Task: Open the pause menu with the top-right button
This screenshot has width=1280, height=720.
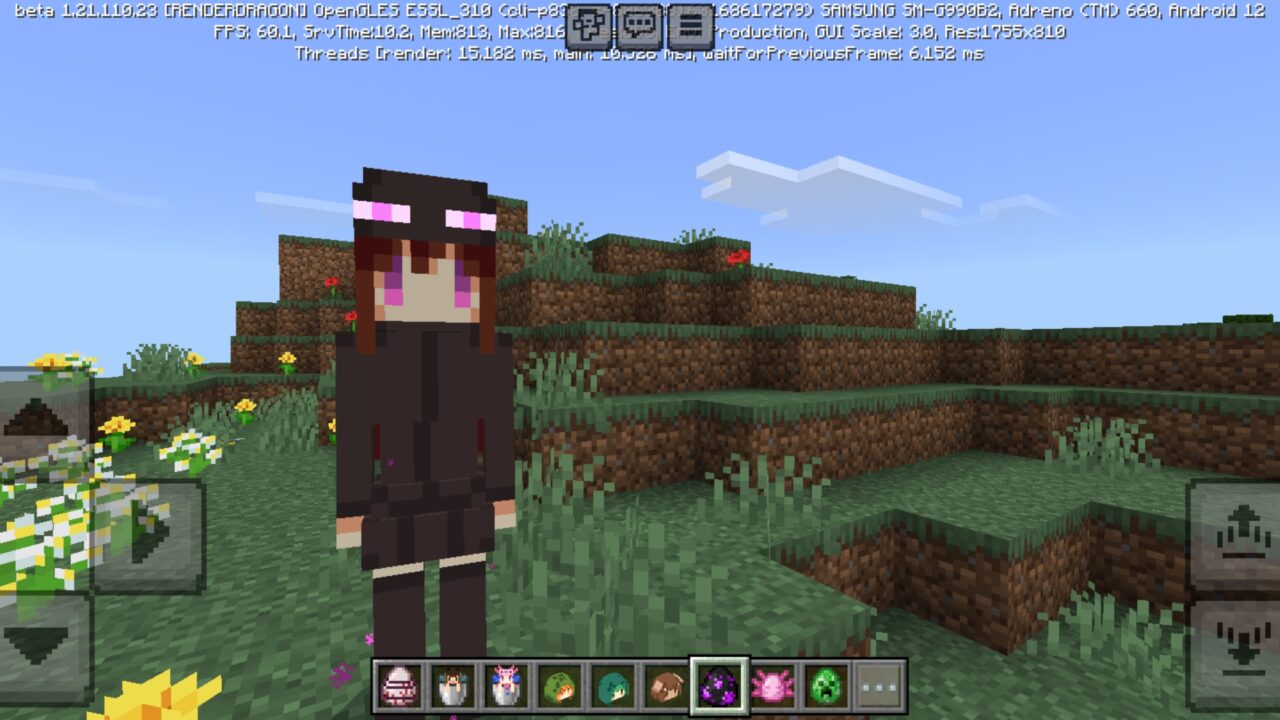Action: click(x=691, y=22)
